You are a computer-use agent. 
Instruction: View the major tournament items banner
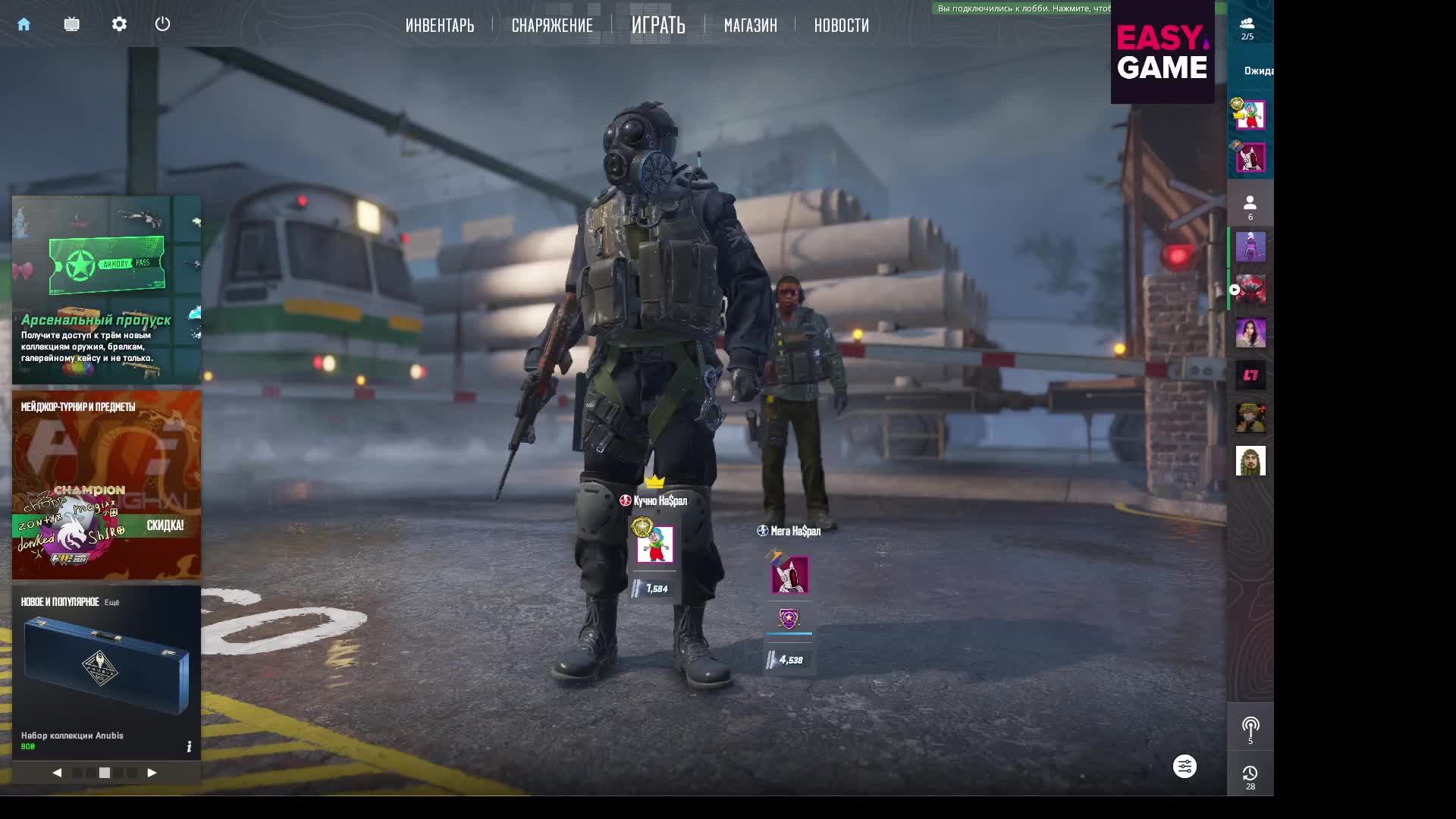pos(106,485)
